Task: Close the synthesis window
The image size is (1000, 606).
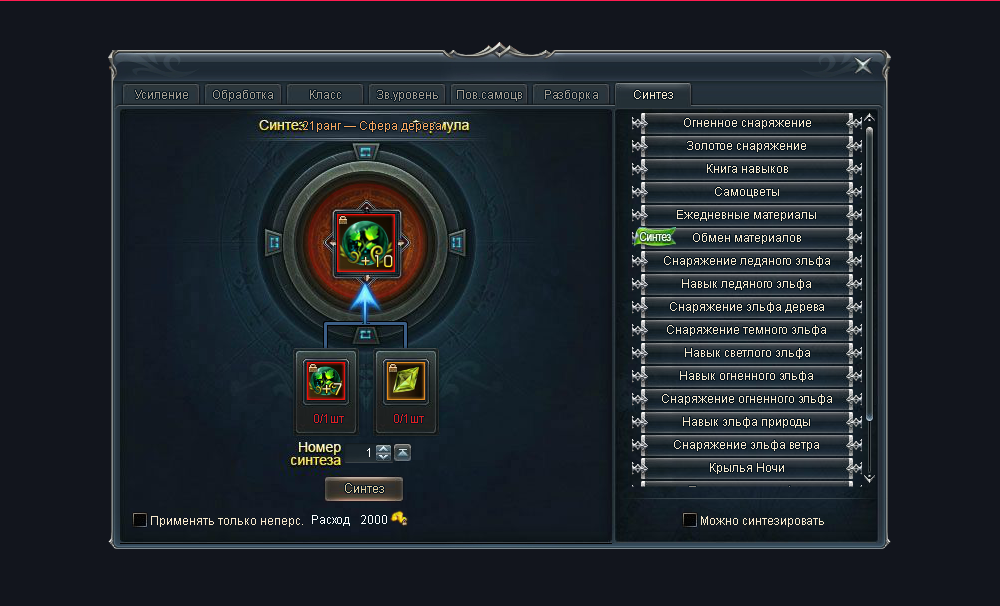Action: pyautogui.click(x=862, y=66)
